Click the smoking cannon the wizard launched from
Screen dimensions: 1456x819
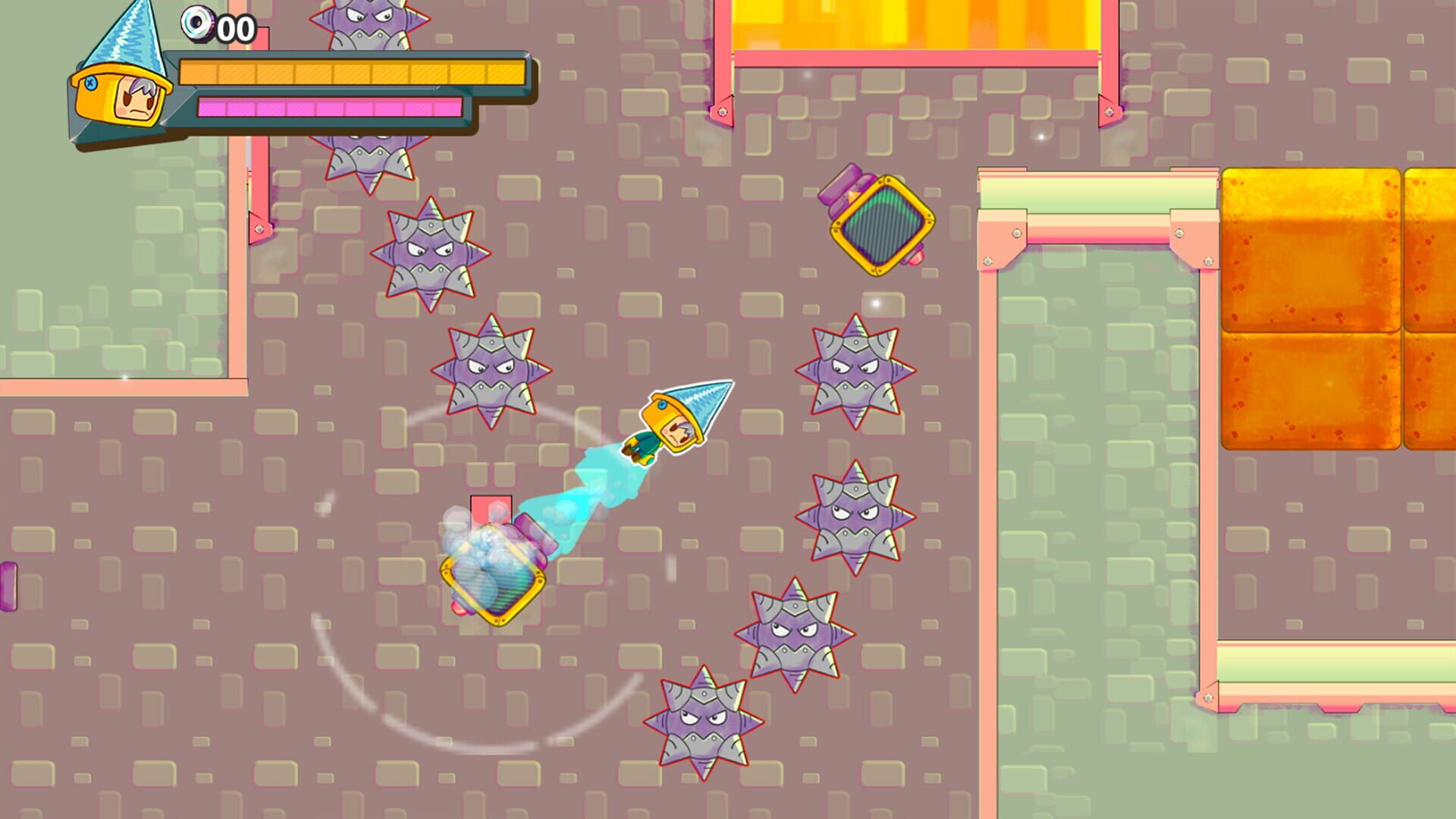tap(493, 576)
